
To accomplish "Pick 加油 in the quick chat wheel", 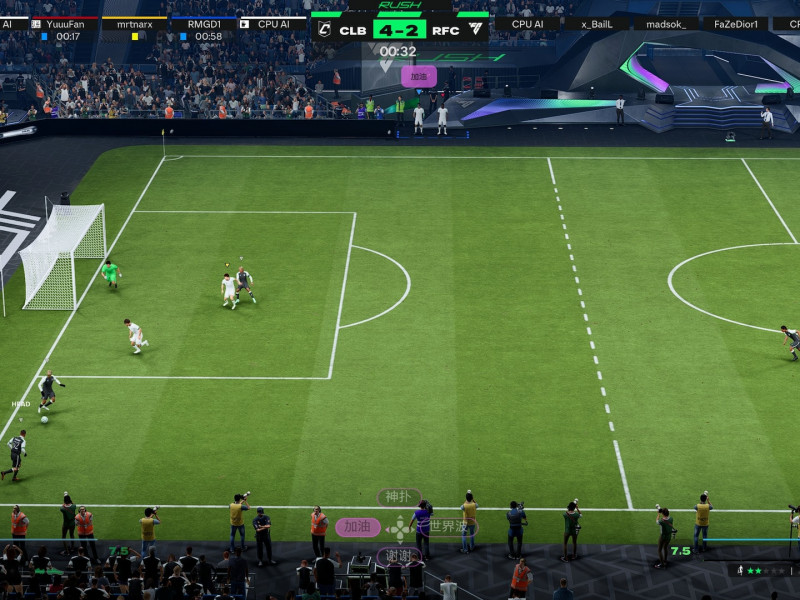I will pyautogui.click(x=357, y=527).
